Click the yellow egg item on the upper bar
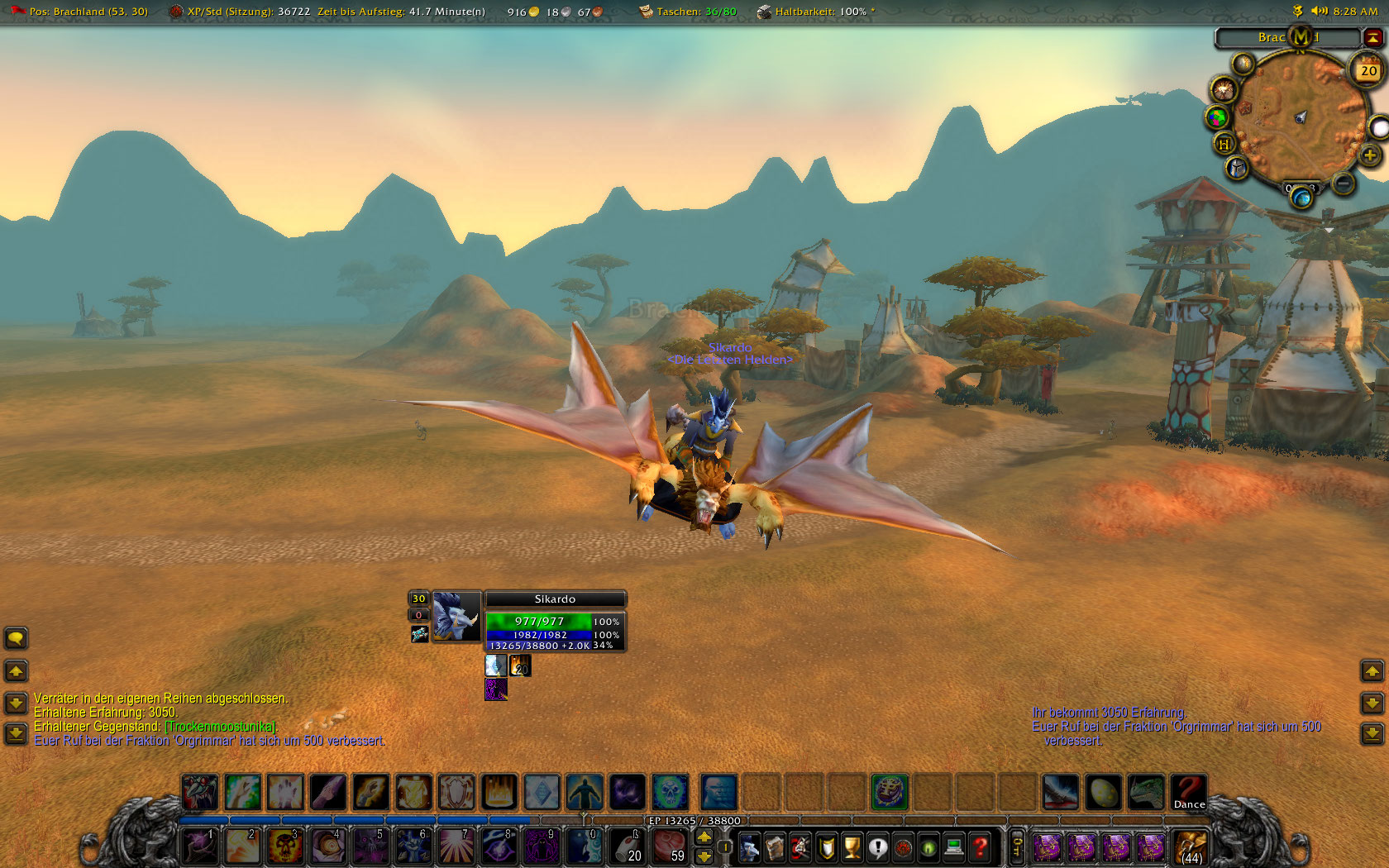This screenshot has width=1389, height=868. click(1103, 792)
